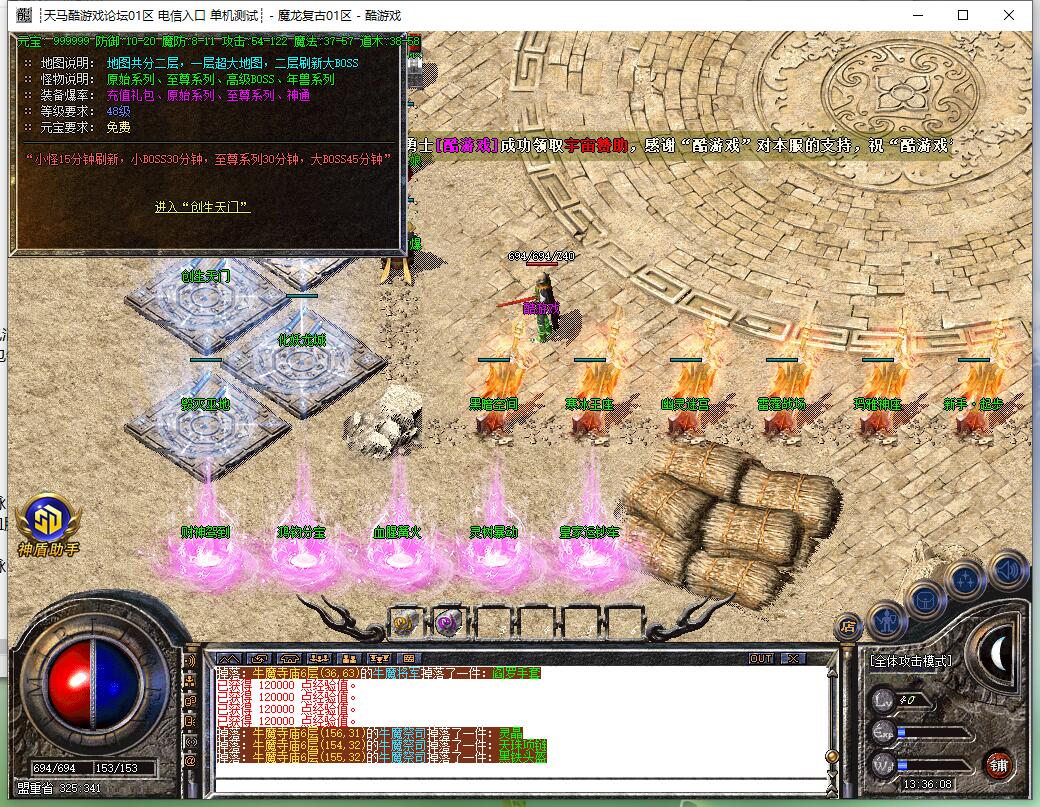This screenshot has width=1040, height=807.
Task: Close the game window
Action: click(x=1009, y=15)
